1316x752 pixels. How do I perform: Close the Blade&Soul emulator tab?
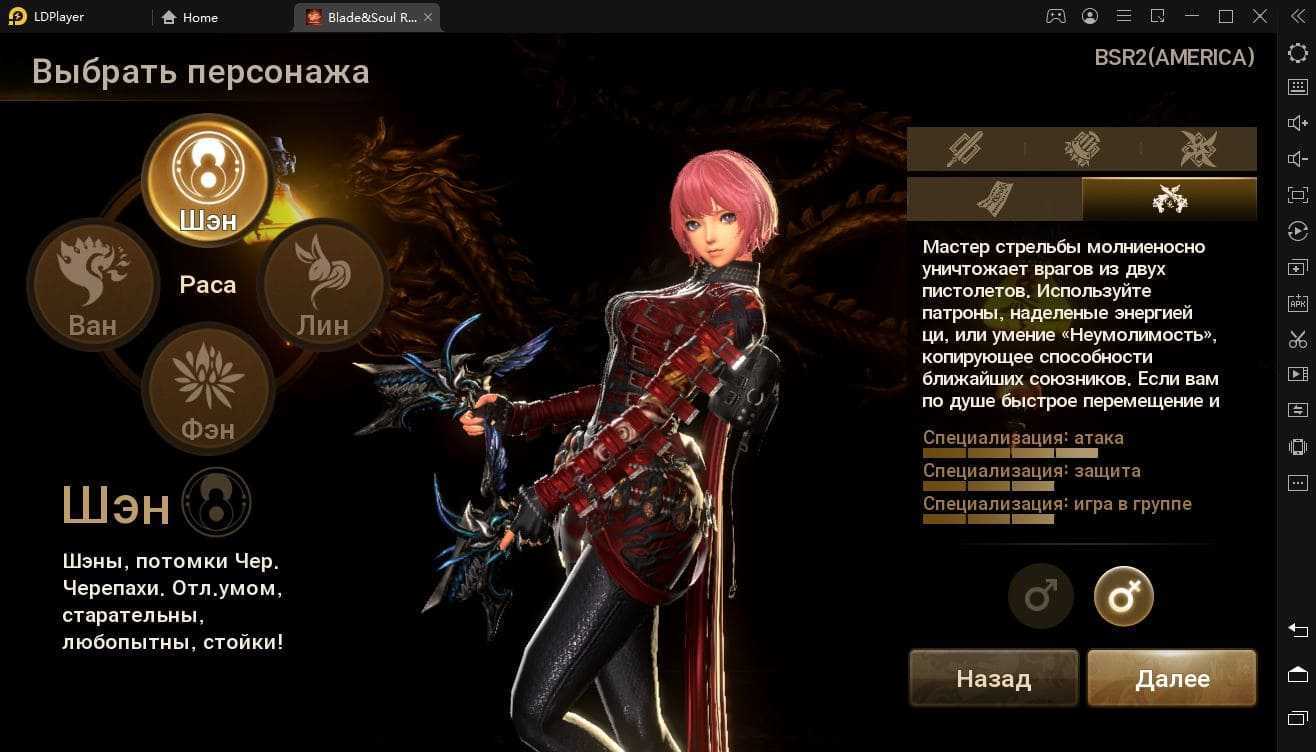429,17
